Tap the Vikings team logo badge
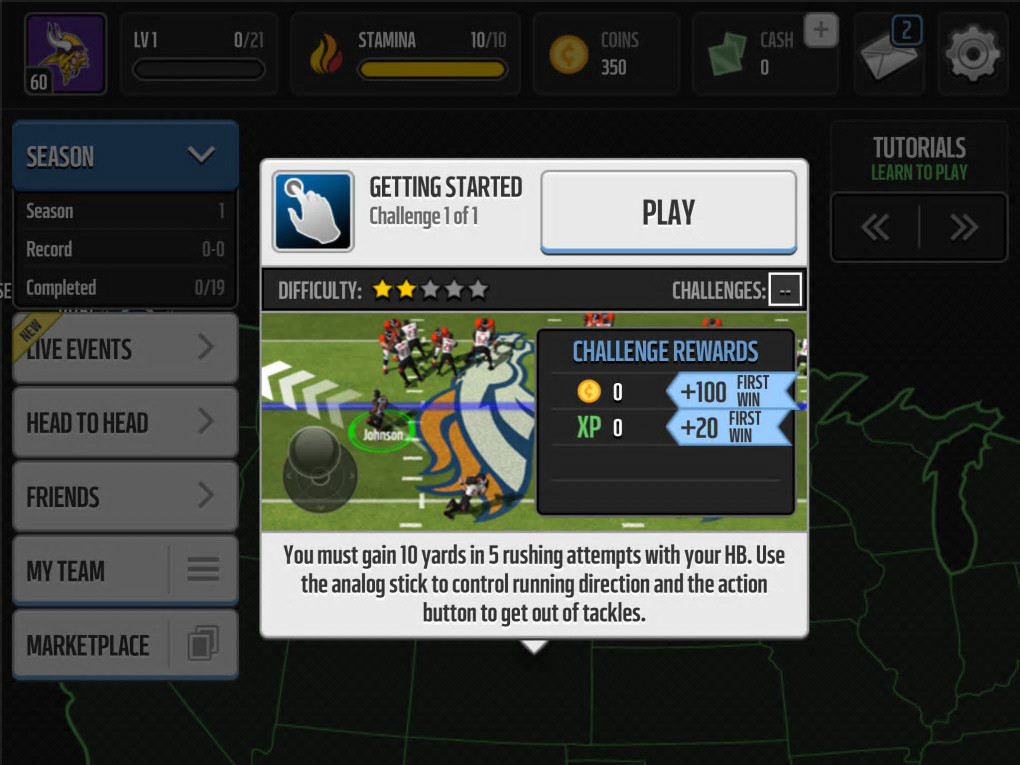This screenshot has height=765, width=1020. [65, 54]
